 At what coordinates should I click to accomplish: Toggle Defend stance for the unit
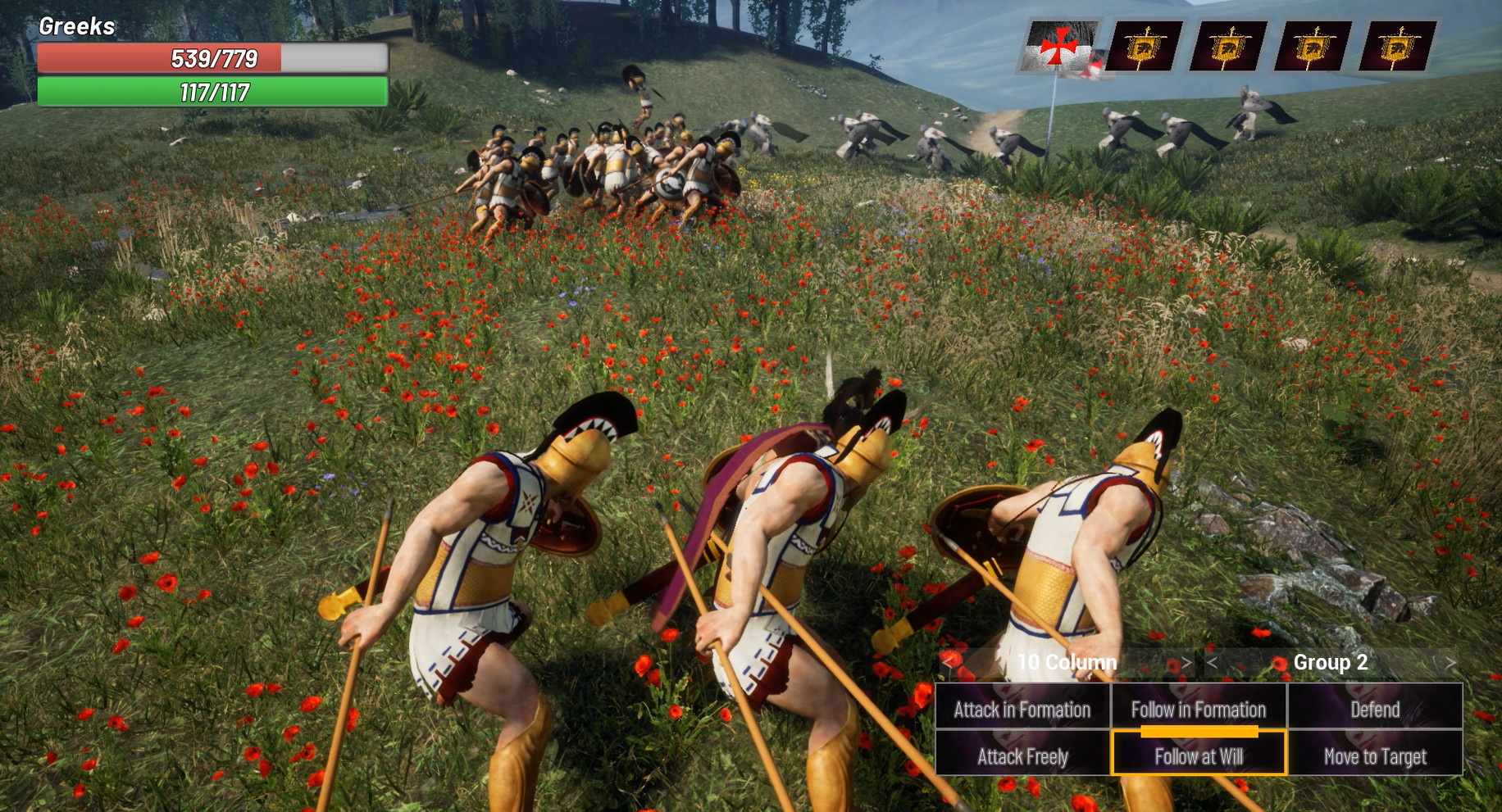1373,710
